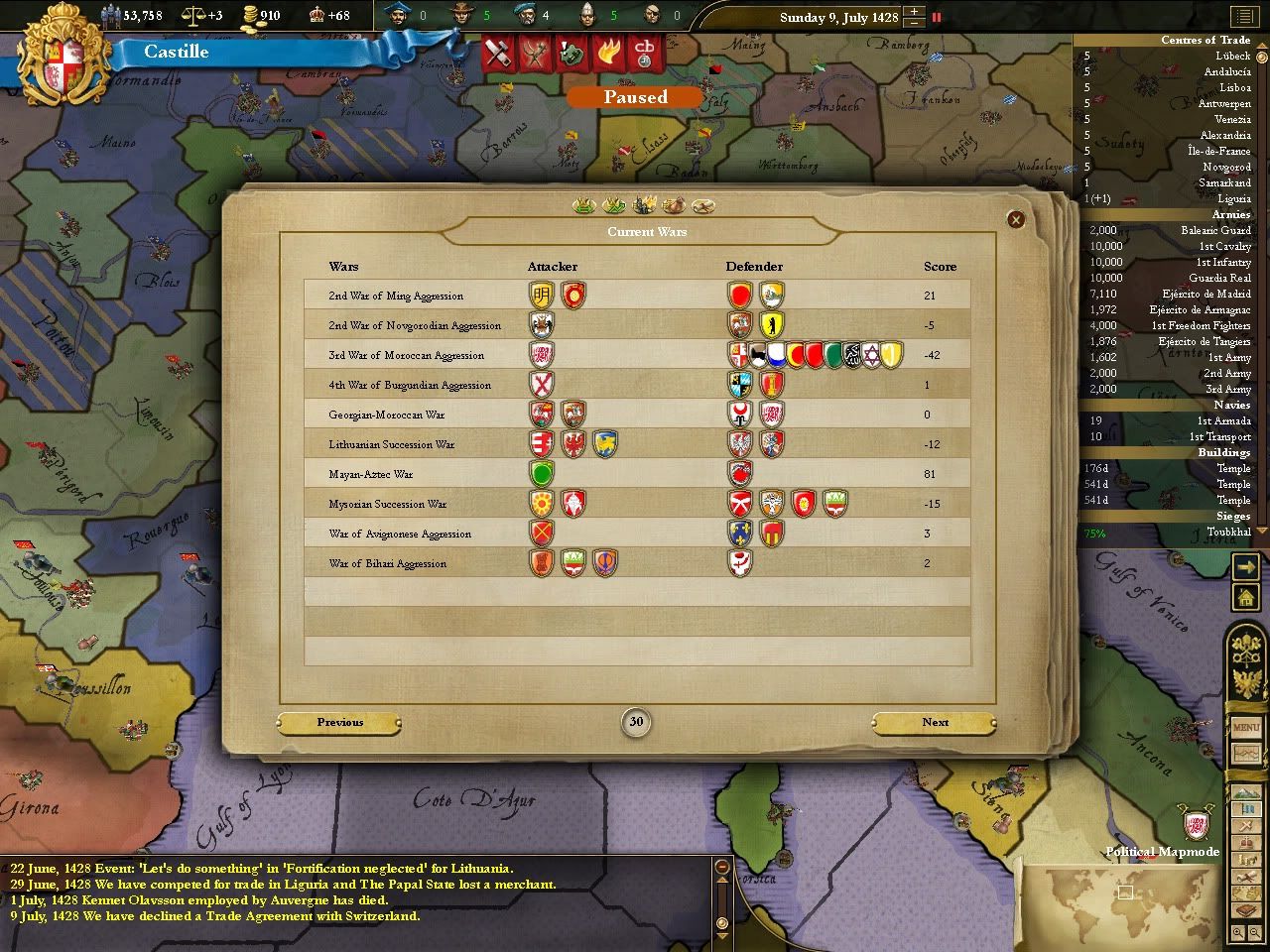Open the ledger graph button below MENU
The width and height of the screenshot is (1270, 952).
[x=1246, y=754]
